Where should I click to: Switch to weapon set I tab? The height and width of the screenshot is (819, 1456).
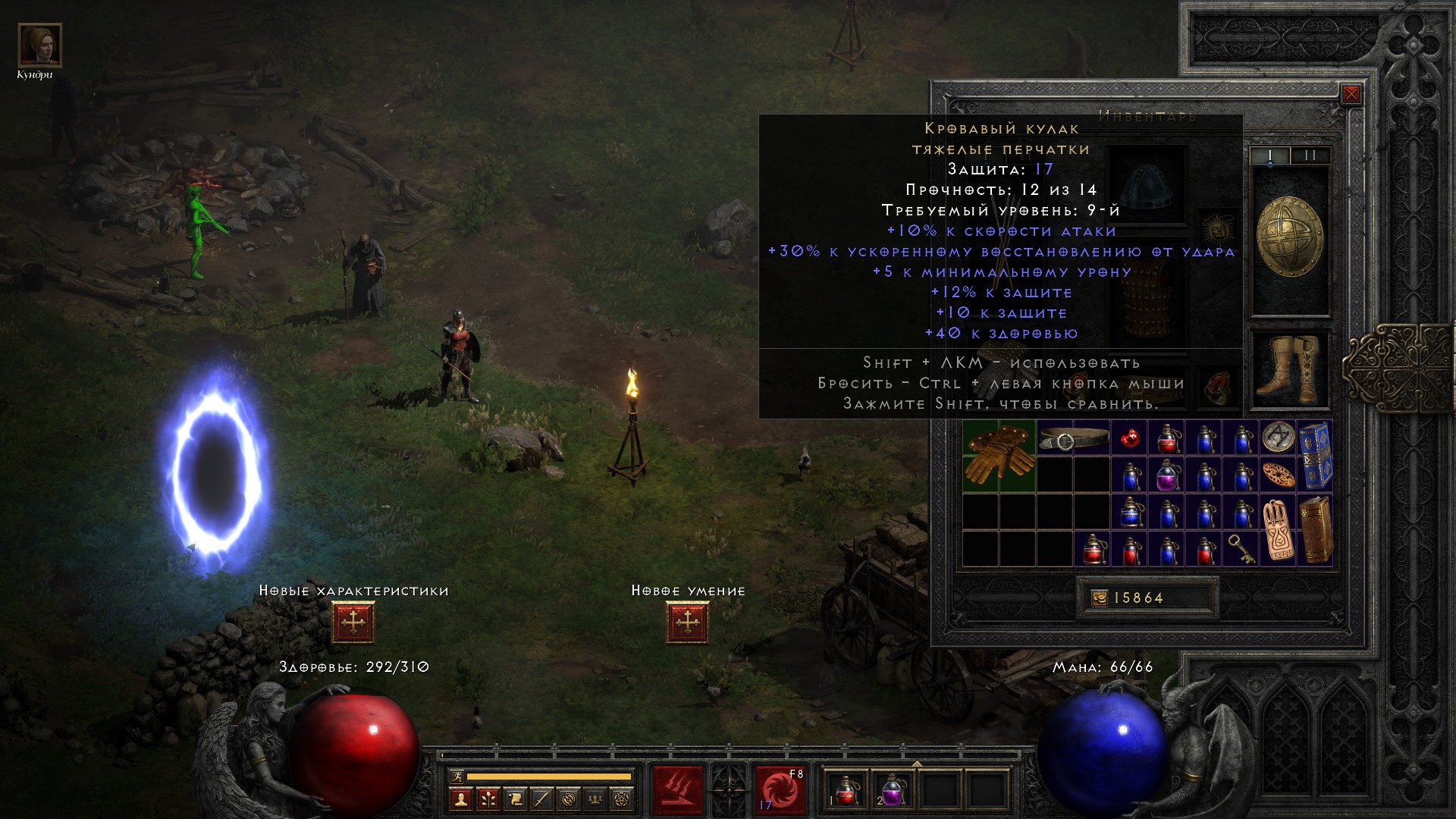[x=1270, y=155]
